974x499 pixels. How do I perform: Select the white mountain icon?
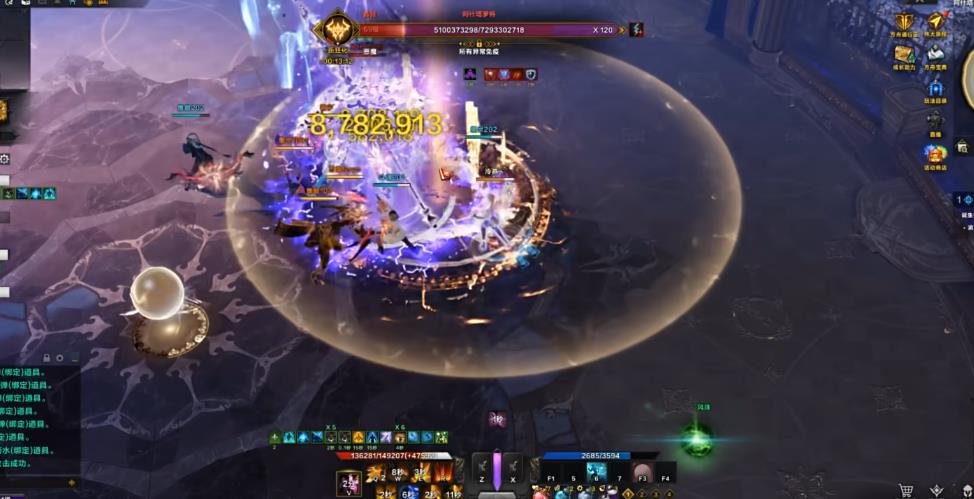(x=936, y=55)
